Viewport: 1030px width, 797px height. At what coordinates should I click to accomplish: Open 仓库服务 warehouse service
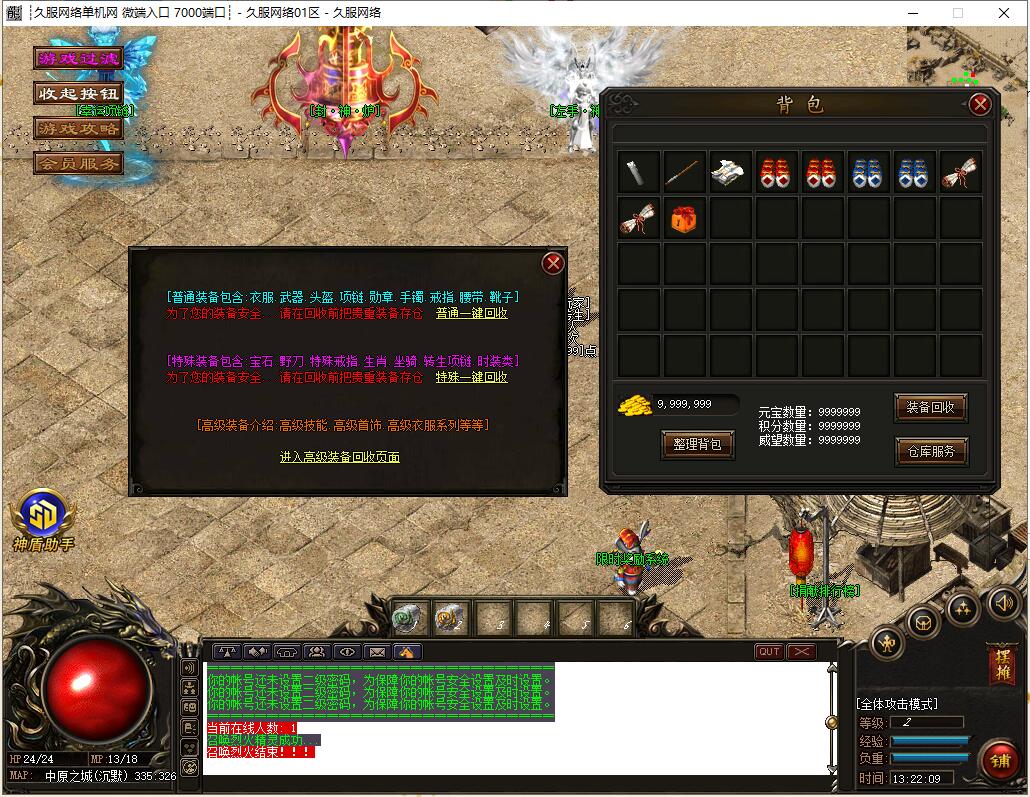[x=930, y=451]
